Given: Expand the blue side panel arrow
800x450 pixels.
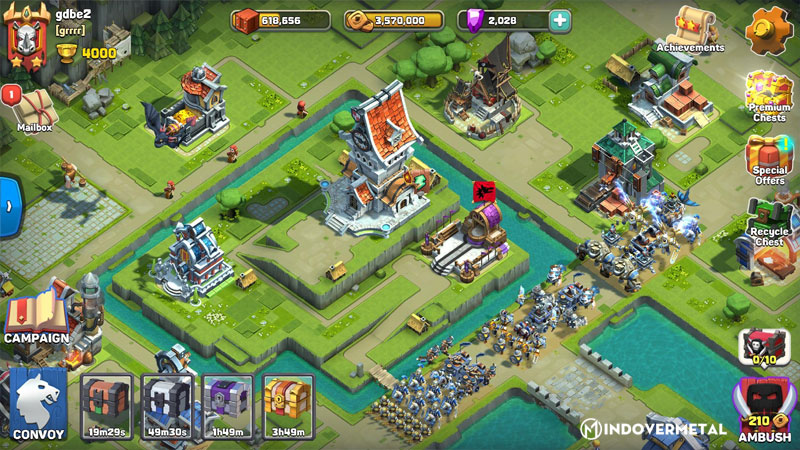Looking at the screenshot, I should click(8, 205).
